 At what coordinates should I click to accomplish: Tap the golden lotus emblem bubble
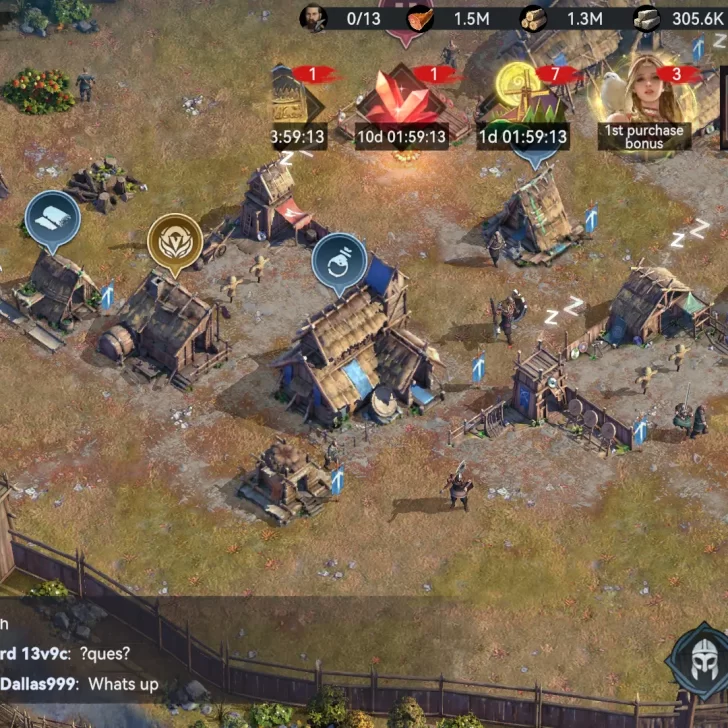click(175, 243)
